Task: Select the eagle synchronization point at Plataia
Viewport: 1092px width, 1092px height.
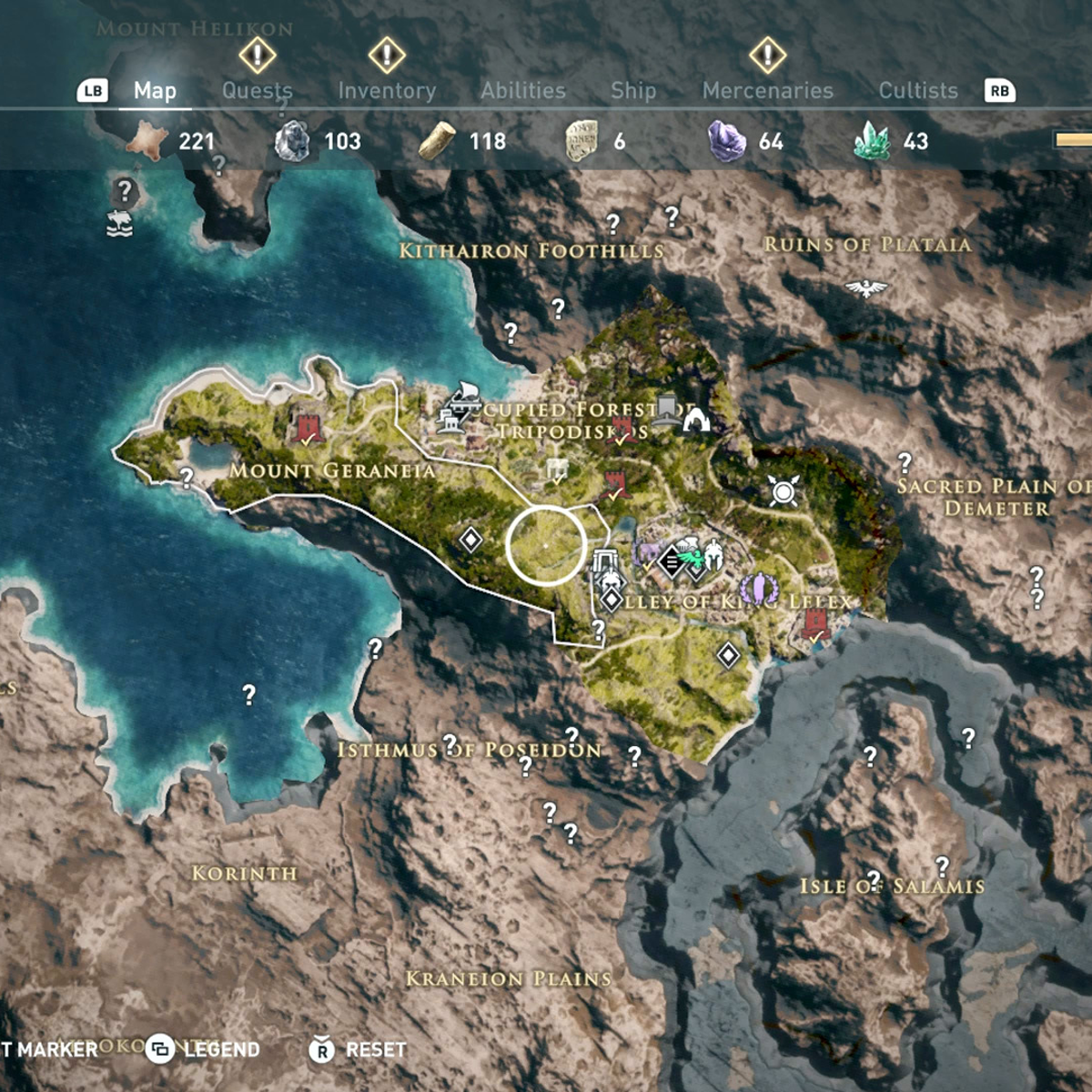Action: [865, 288]
